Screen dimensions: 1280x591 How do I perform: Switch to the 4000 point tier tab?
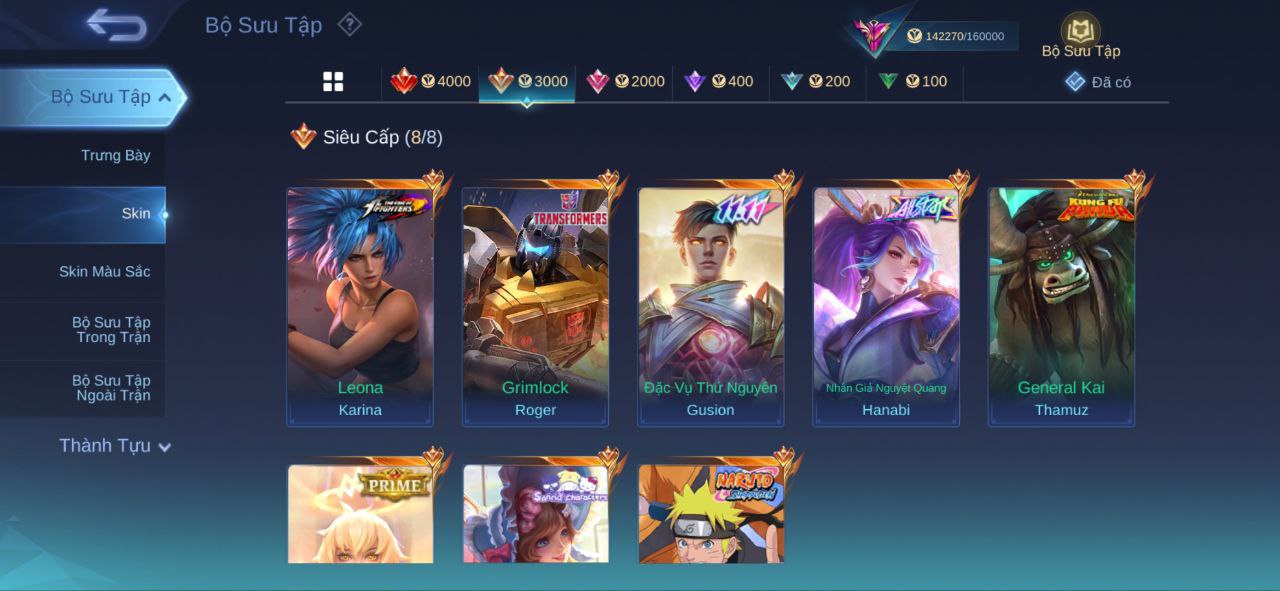(x=430, y=81)
